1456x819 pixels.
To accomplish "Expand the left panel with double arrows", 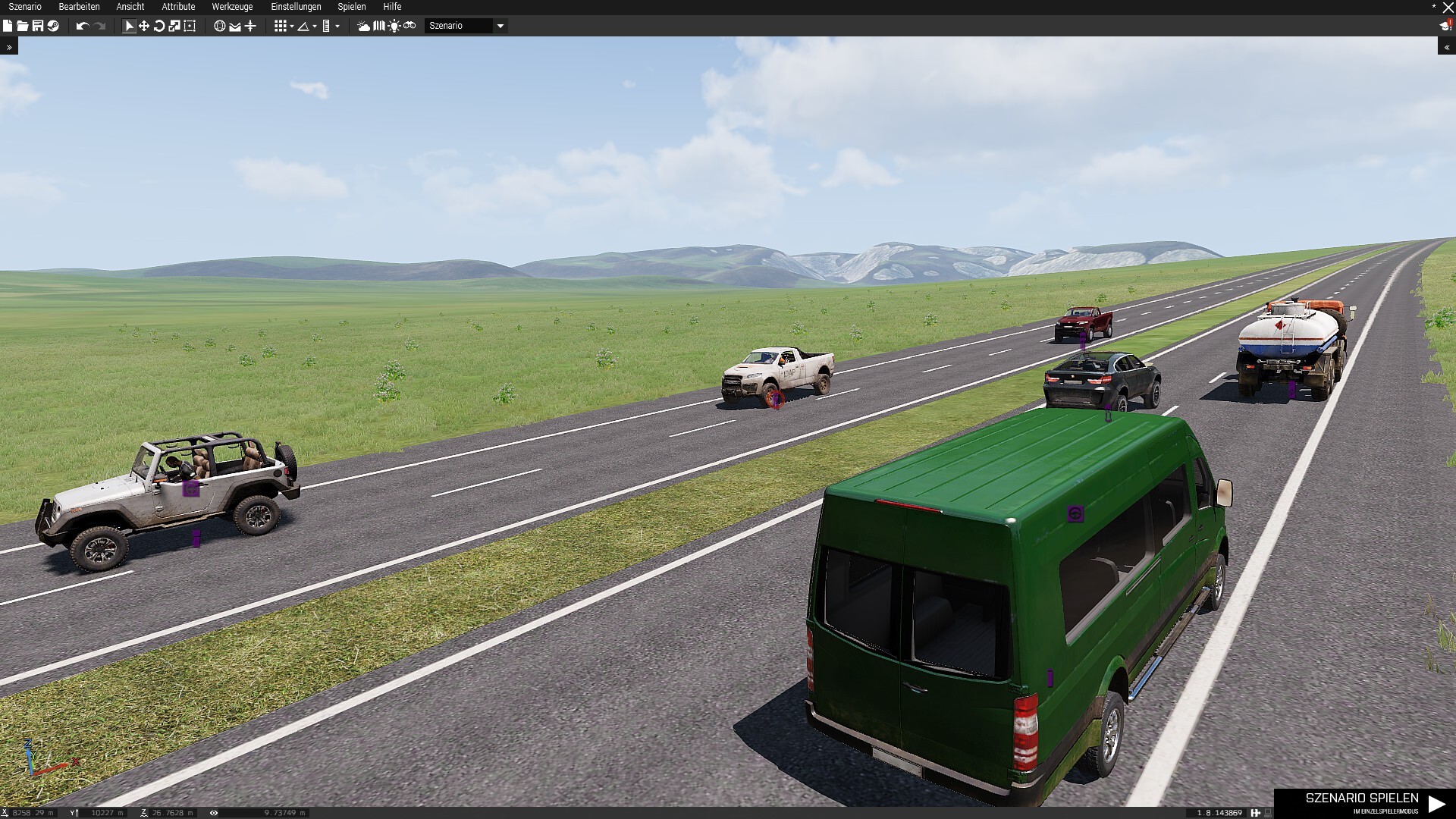I will (9, 47).
